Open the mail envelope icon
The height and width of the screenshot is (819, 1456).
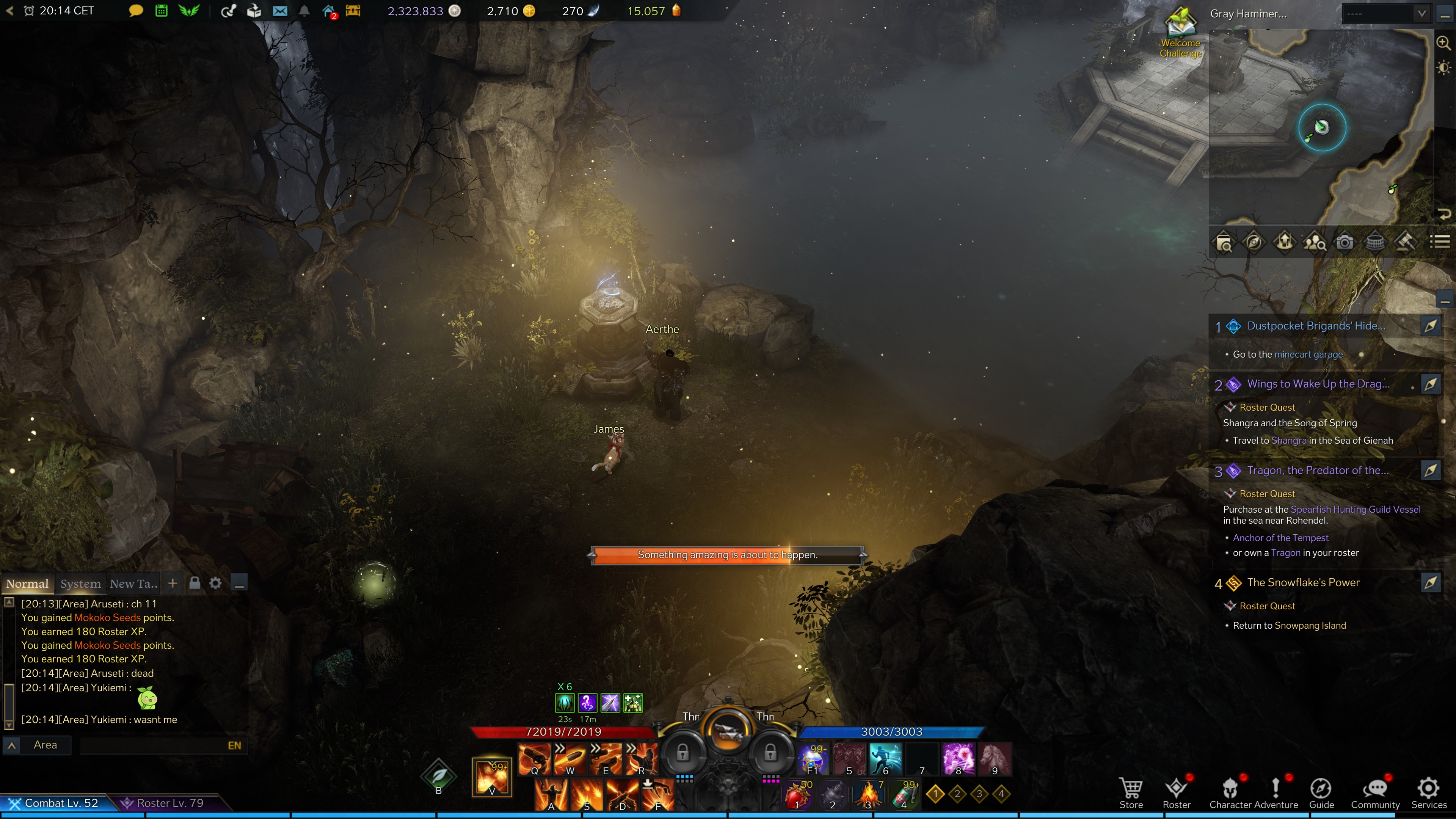pyautogui.click(x=280, y=11)
